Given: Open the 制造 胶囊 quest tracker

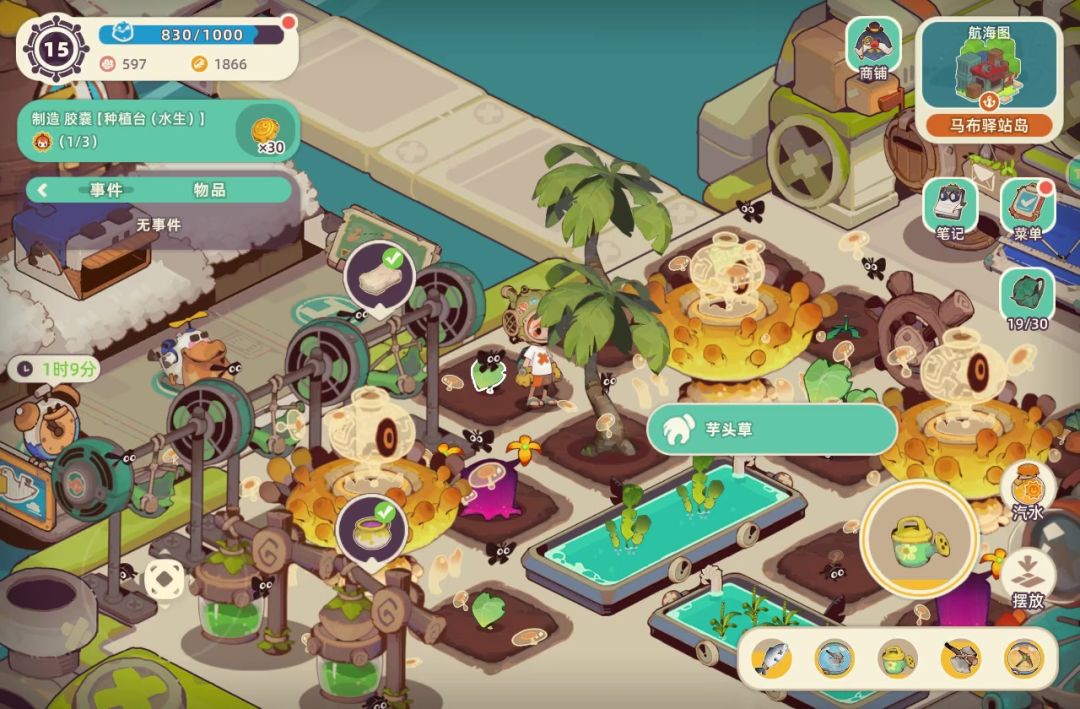Looking at the screenshot, I should click(155, 130).
